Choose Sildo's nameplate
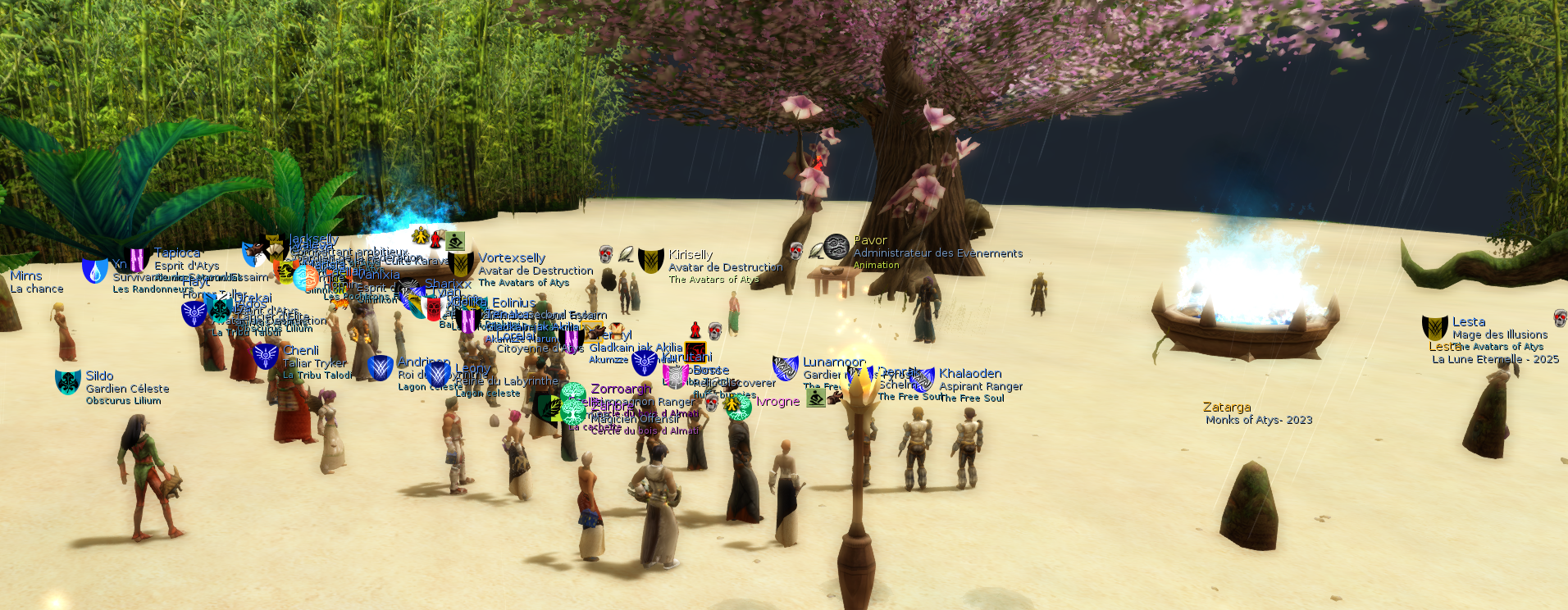The image size is (1568, 610). (x=99, y=376)
